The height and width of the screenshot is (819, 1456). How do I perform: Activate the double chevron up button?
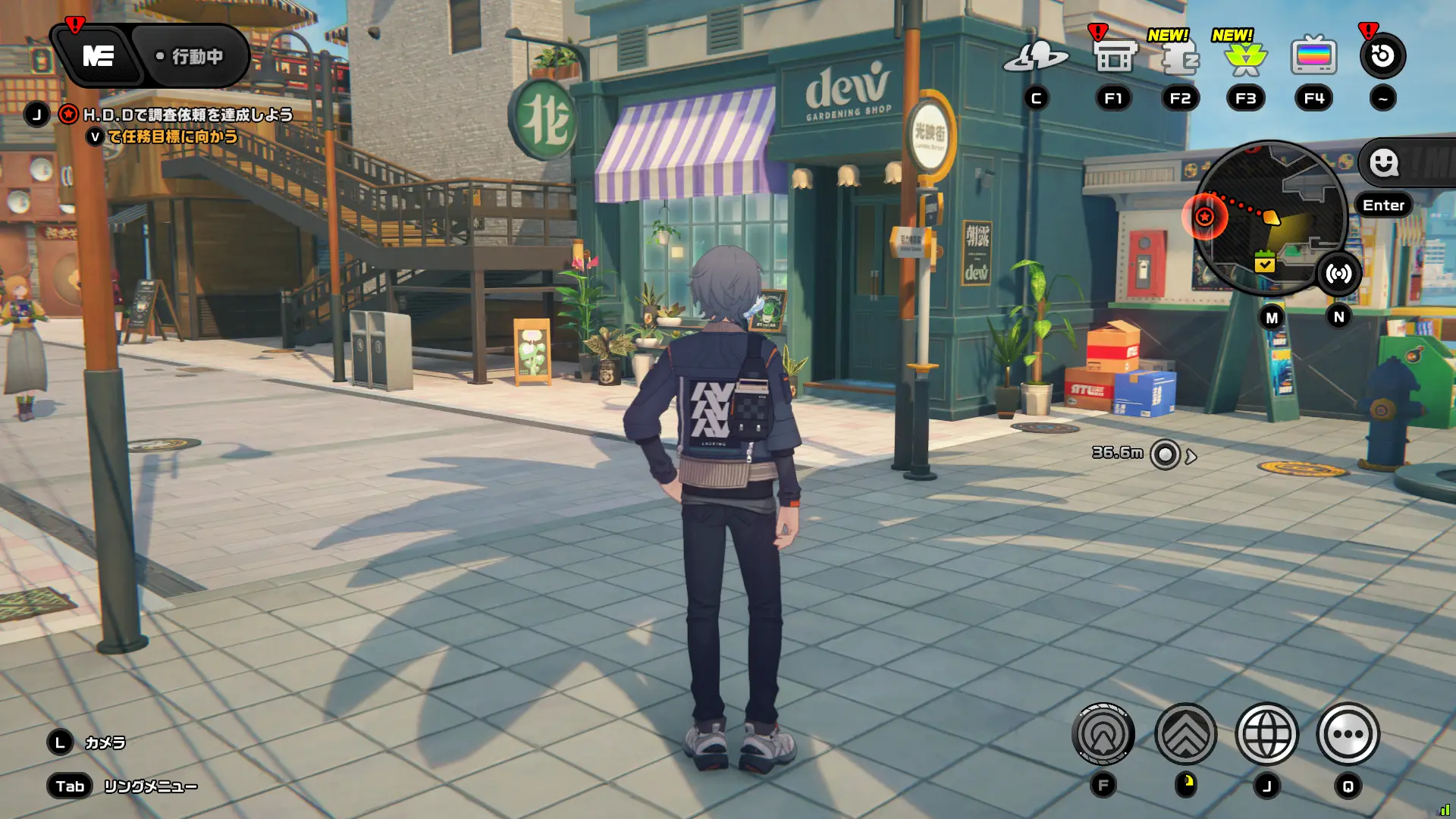[1185, 734]
